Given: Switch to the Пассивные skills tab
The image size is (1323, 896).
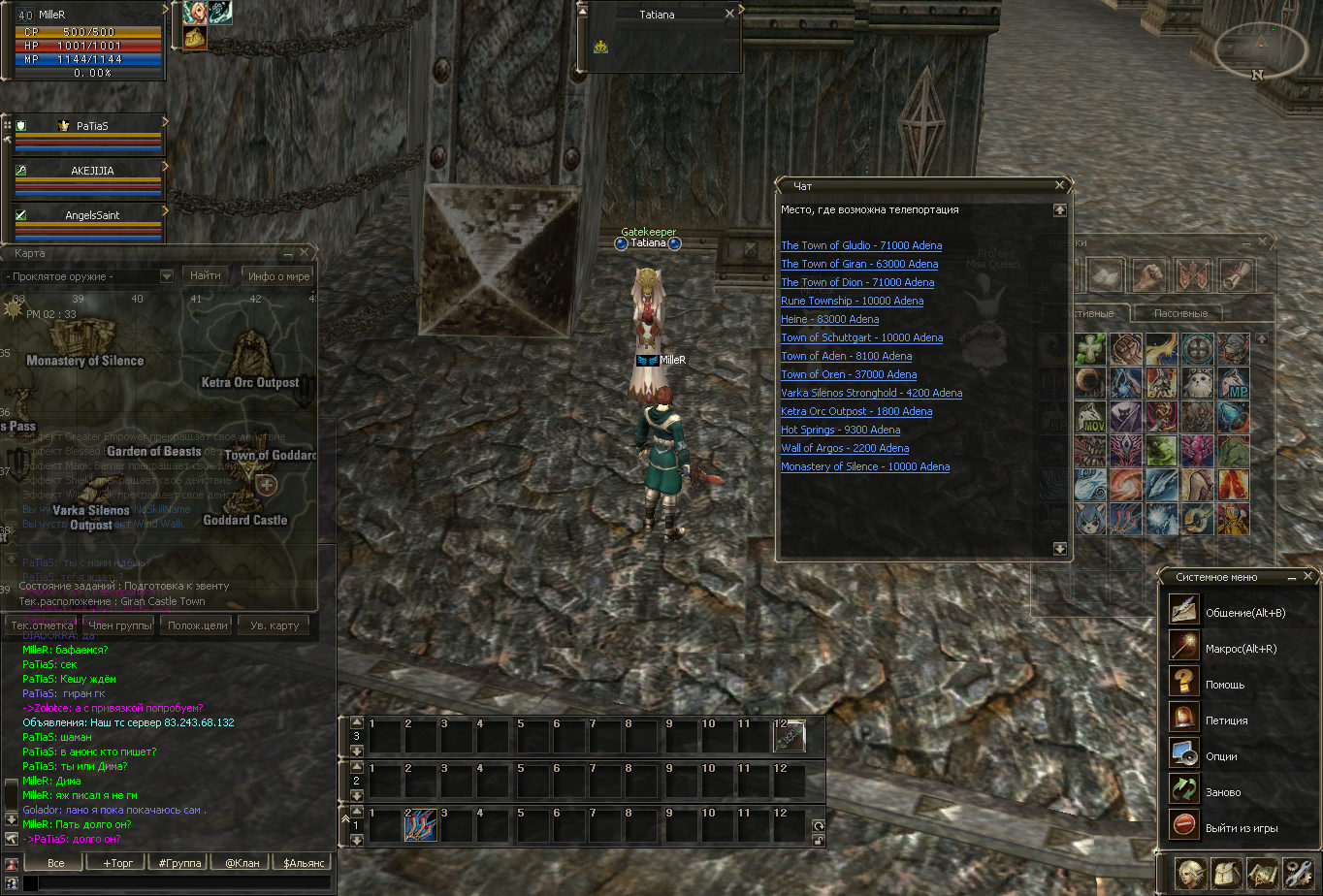Looking at the screenshot, I should [1179, 313].
